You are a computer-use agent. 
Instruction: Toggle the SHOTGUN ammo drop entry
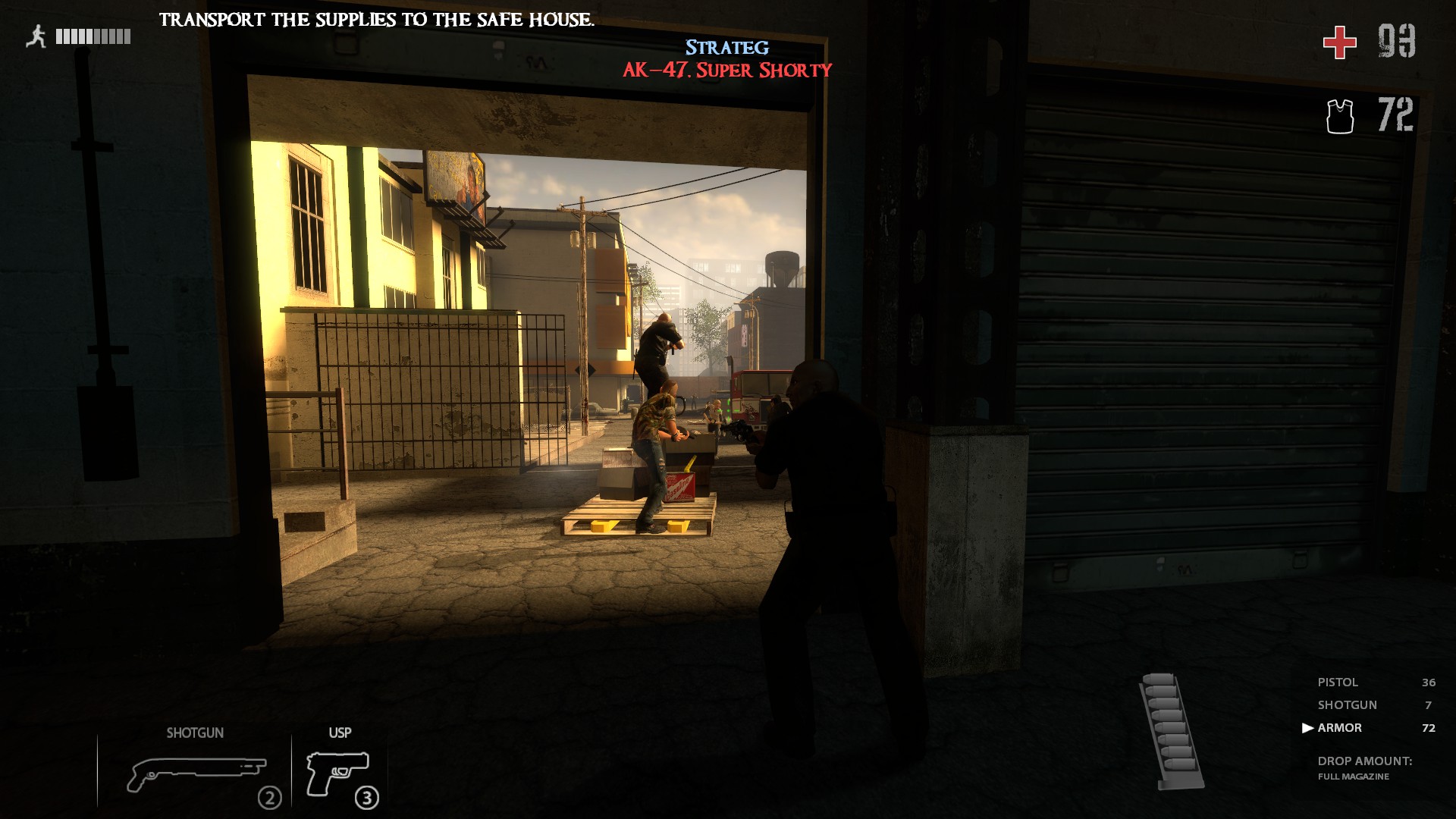(1348, 704)
